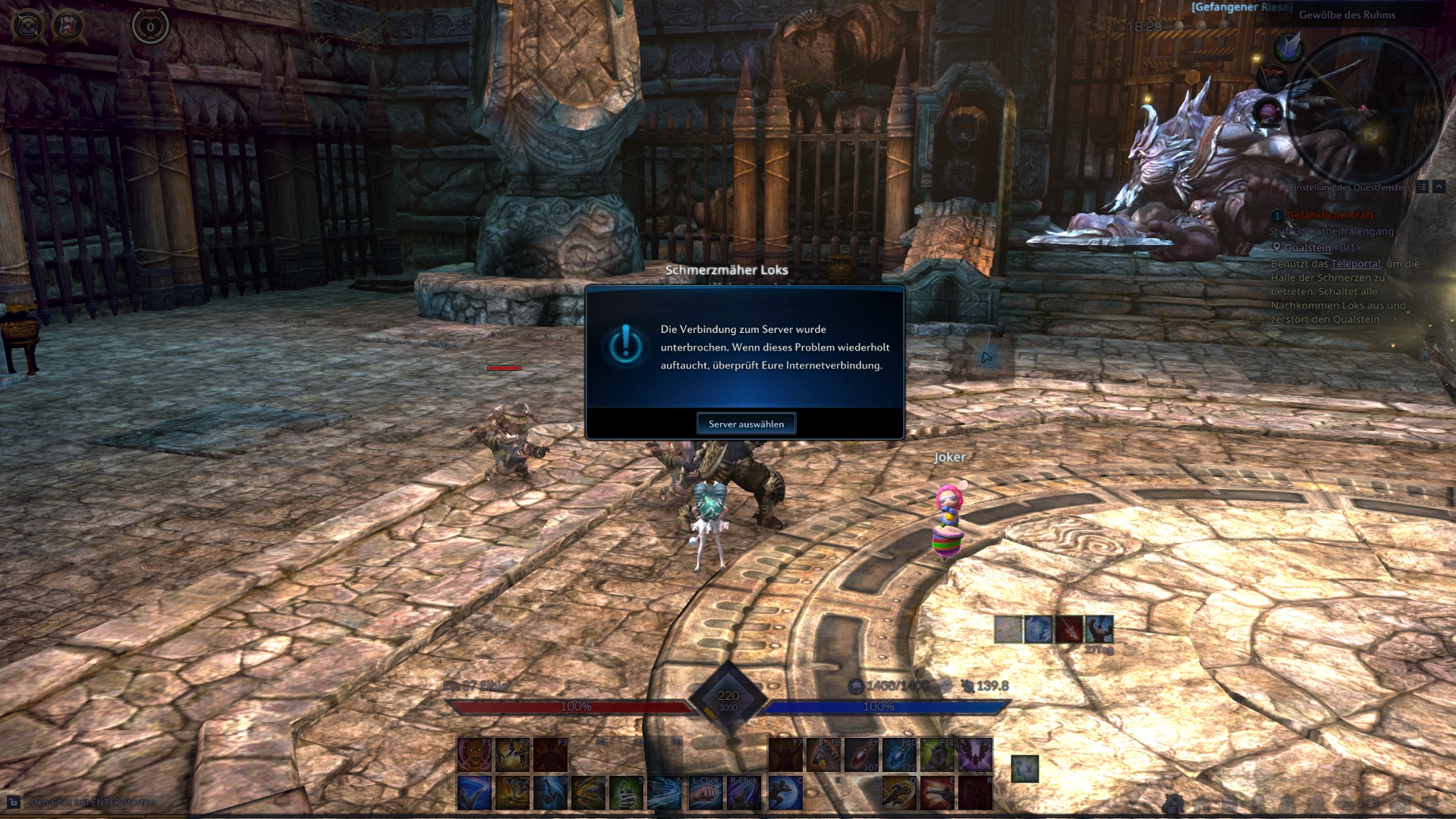1456x819 pixels.
Task: Activate the purple winged skill on F12
Action: (975, 755)
